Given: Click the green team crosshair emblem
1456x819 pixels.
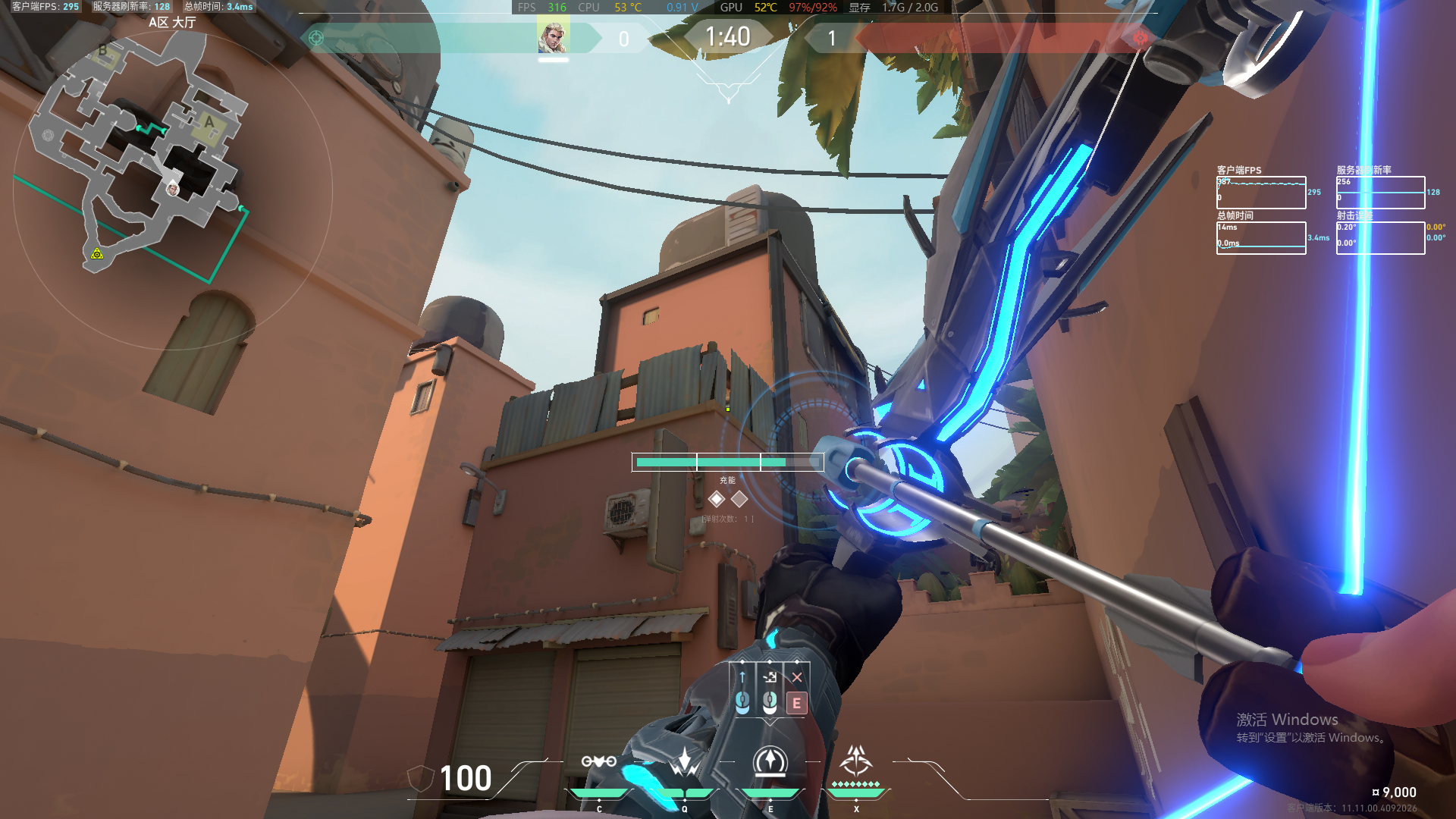Looking at the screenshot, I should (x=316, y=38).
